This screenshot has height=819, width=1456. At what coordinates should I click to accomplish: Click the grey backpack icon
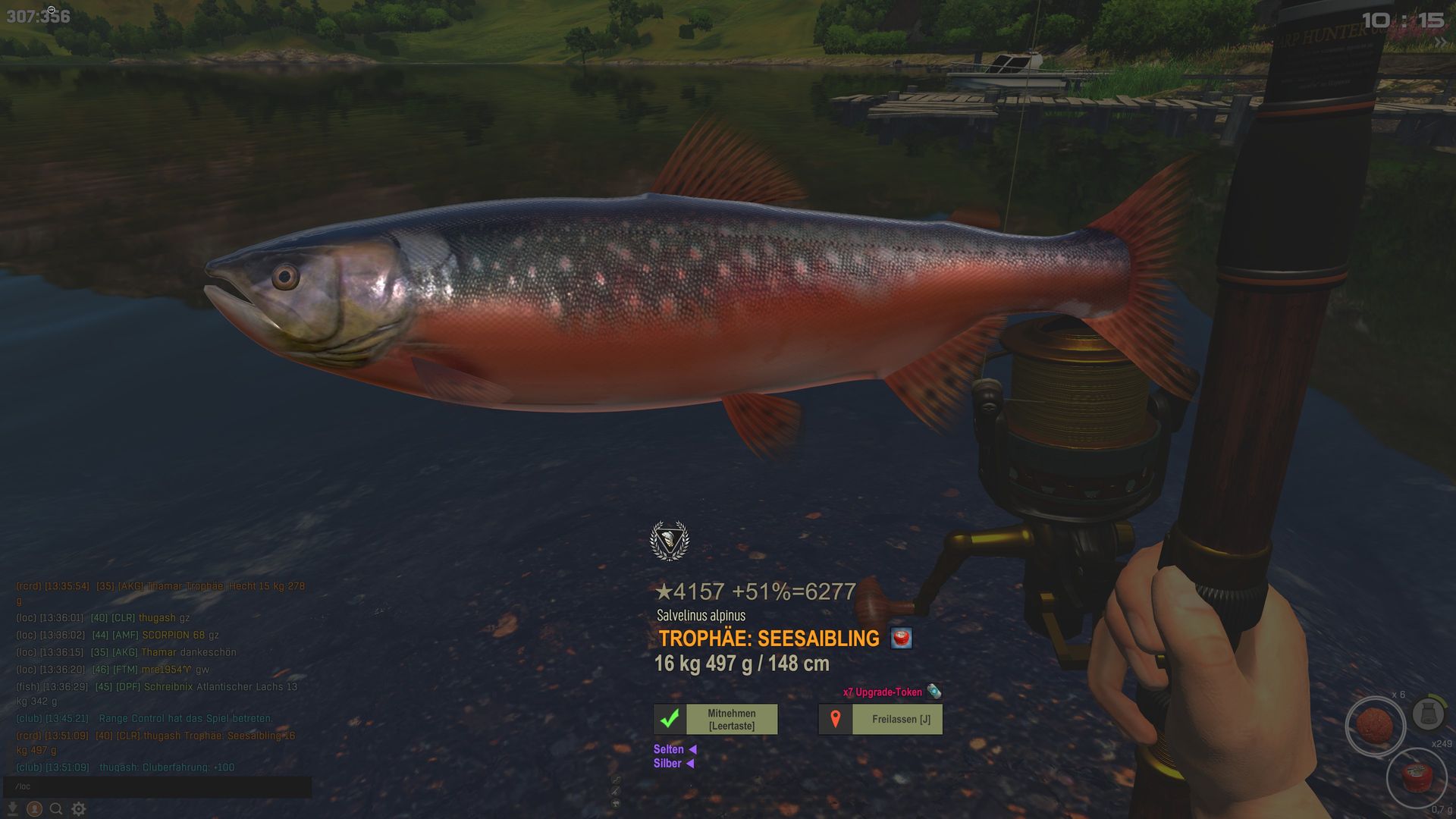click(1428, 714)
